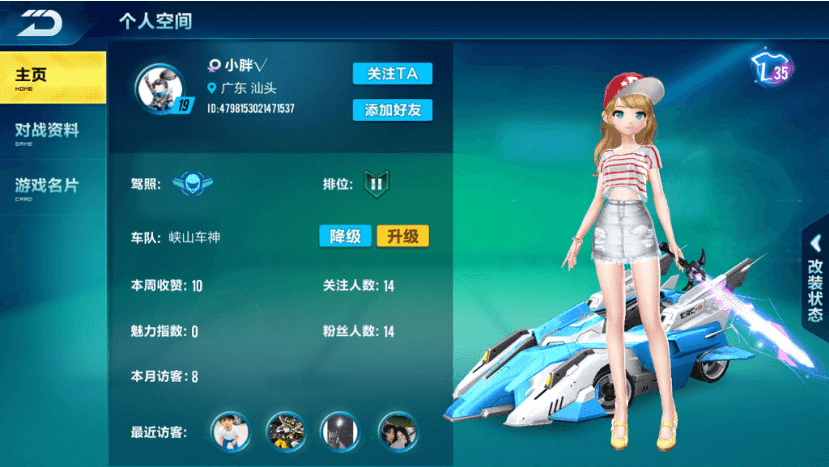Choose the yellow 升级 upgrade button
Screen dimensions: 829x467
click(402, 236)
